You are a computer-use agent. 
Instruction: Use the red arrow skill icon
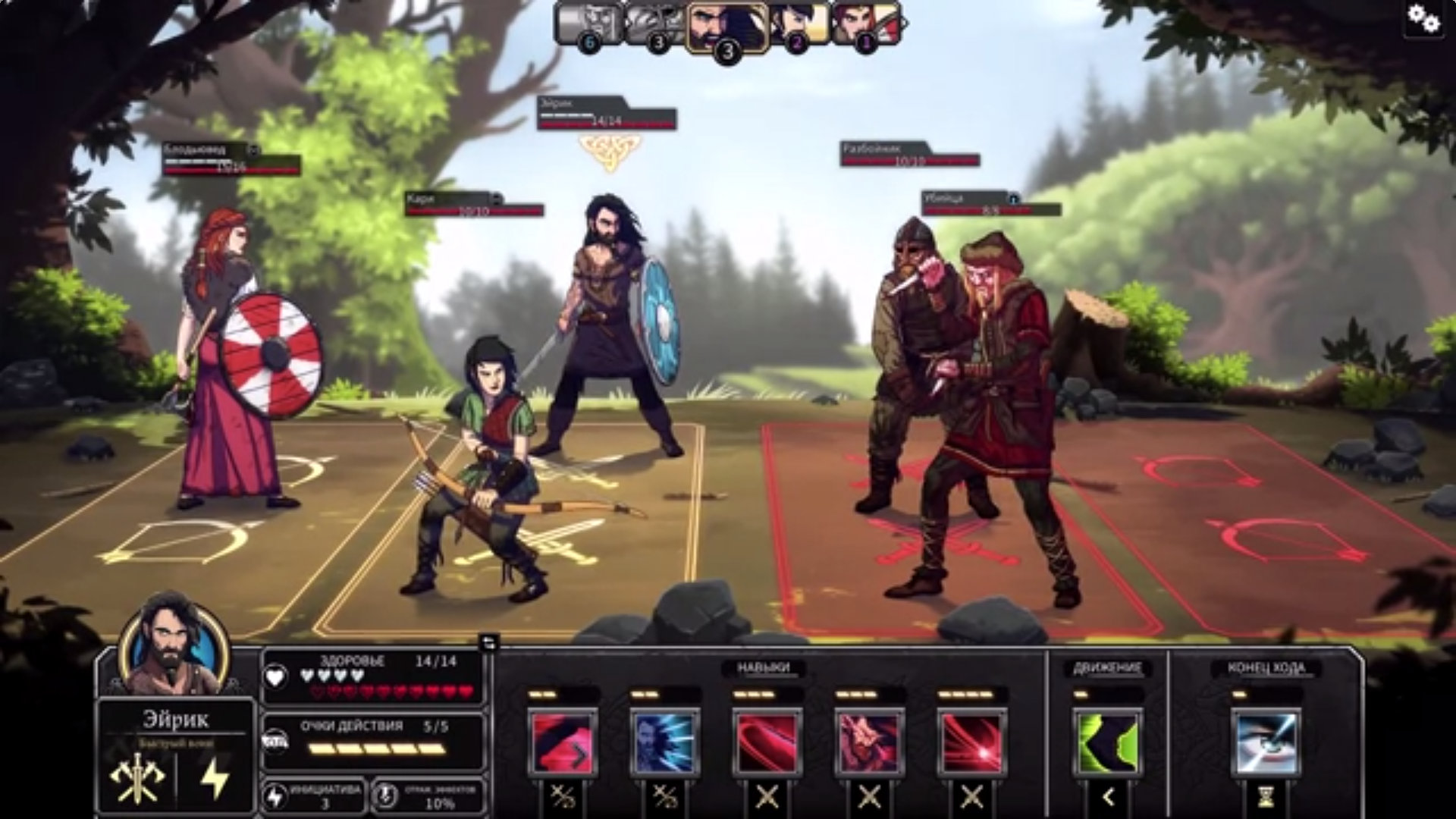point(562,742)
